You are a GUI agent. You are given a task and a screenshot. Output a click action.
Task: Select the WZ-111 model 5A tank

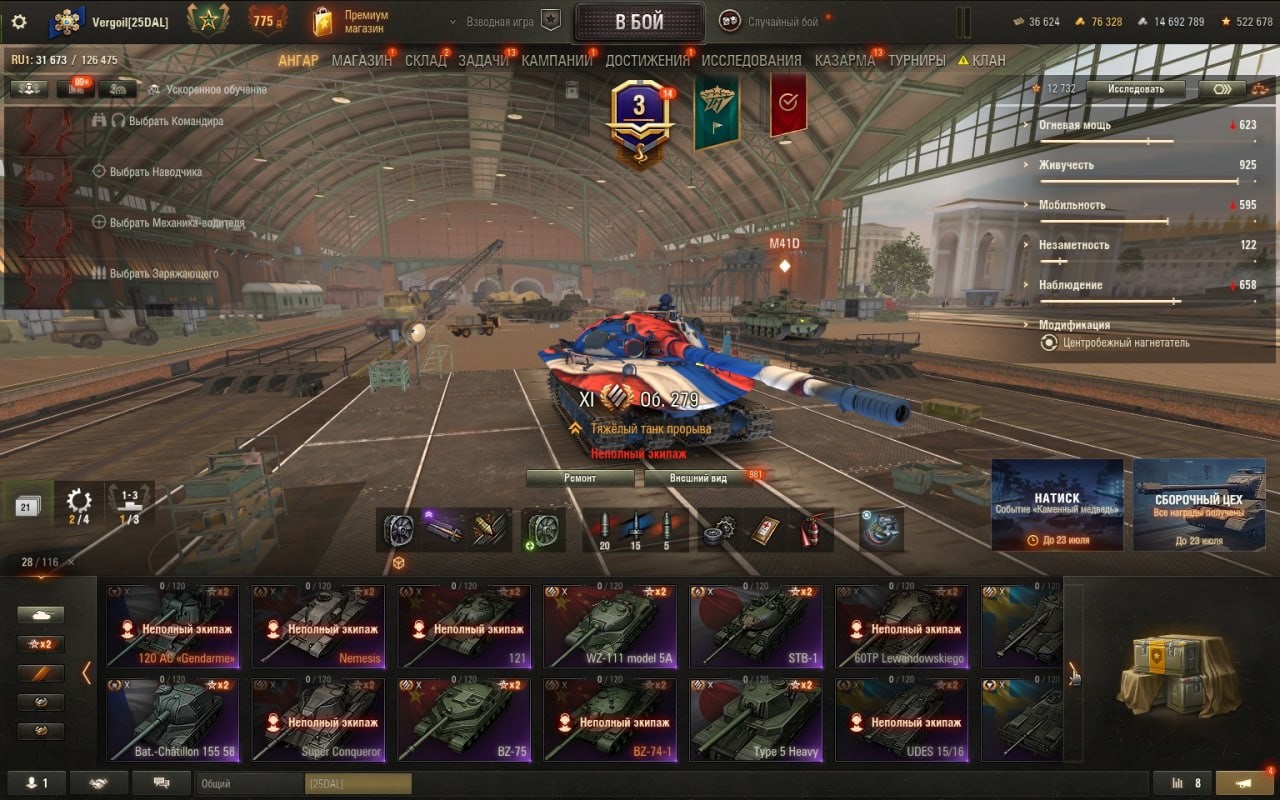tap(609, 627)
